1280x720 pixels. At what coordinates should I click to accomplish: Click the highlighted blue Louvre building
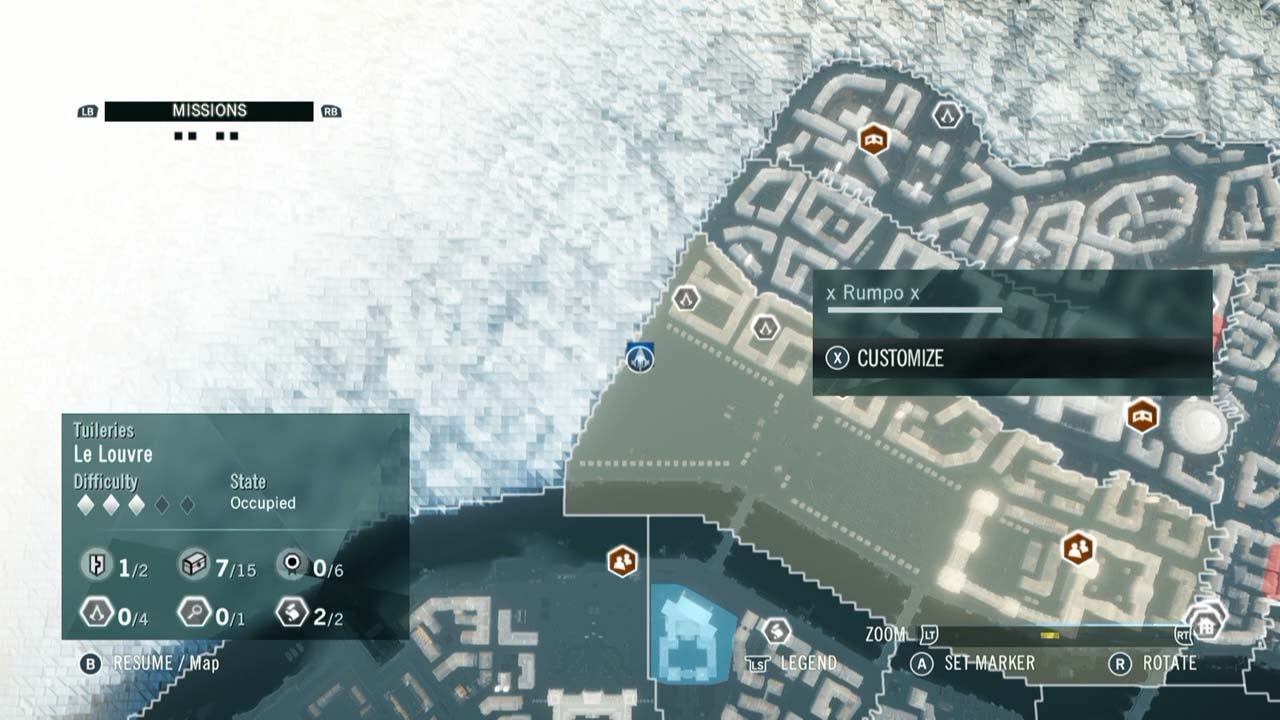click(x=690, y=635)
